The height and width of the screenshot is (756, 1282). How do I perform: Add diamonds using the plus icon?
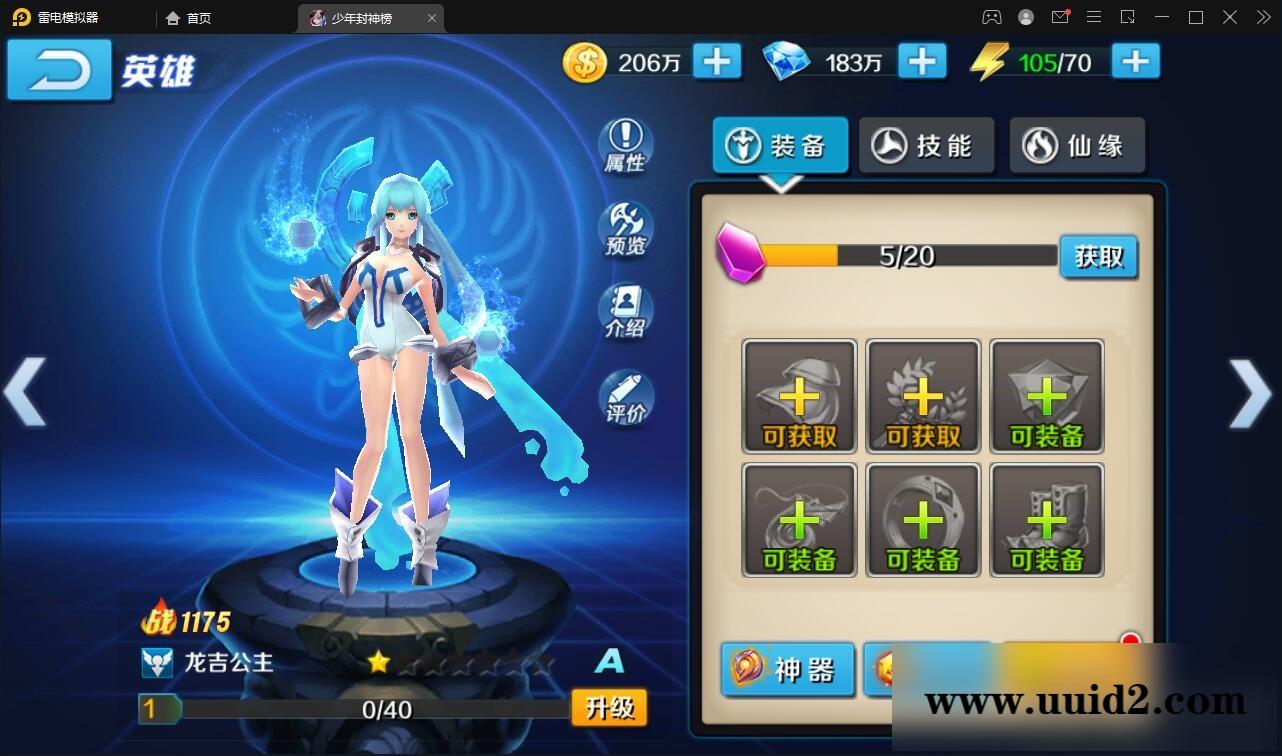(x=921, y=61)
